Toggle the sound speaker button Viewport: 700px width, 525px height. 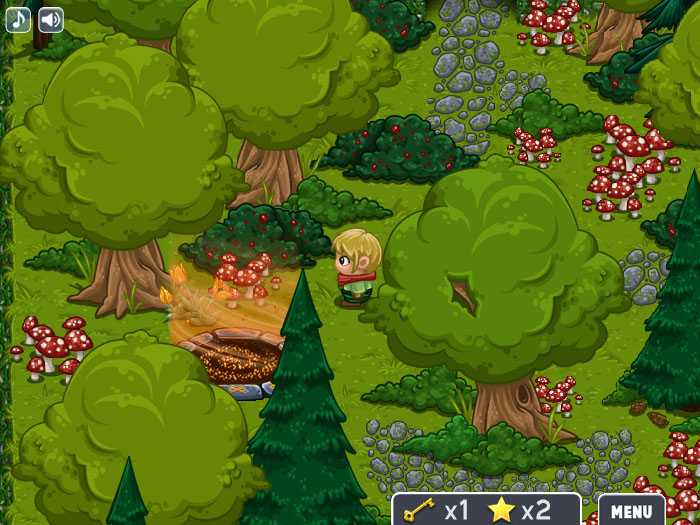click(x=50, y=19)
